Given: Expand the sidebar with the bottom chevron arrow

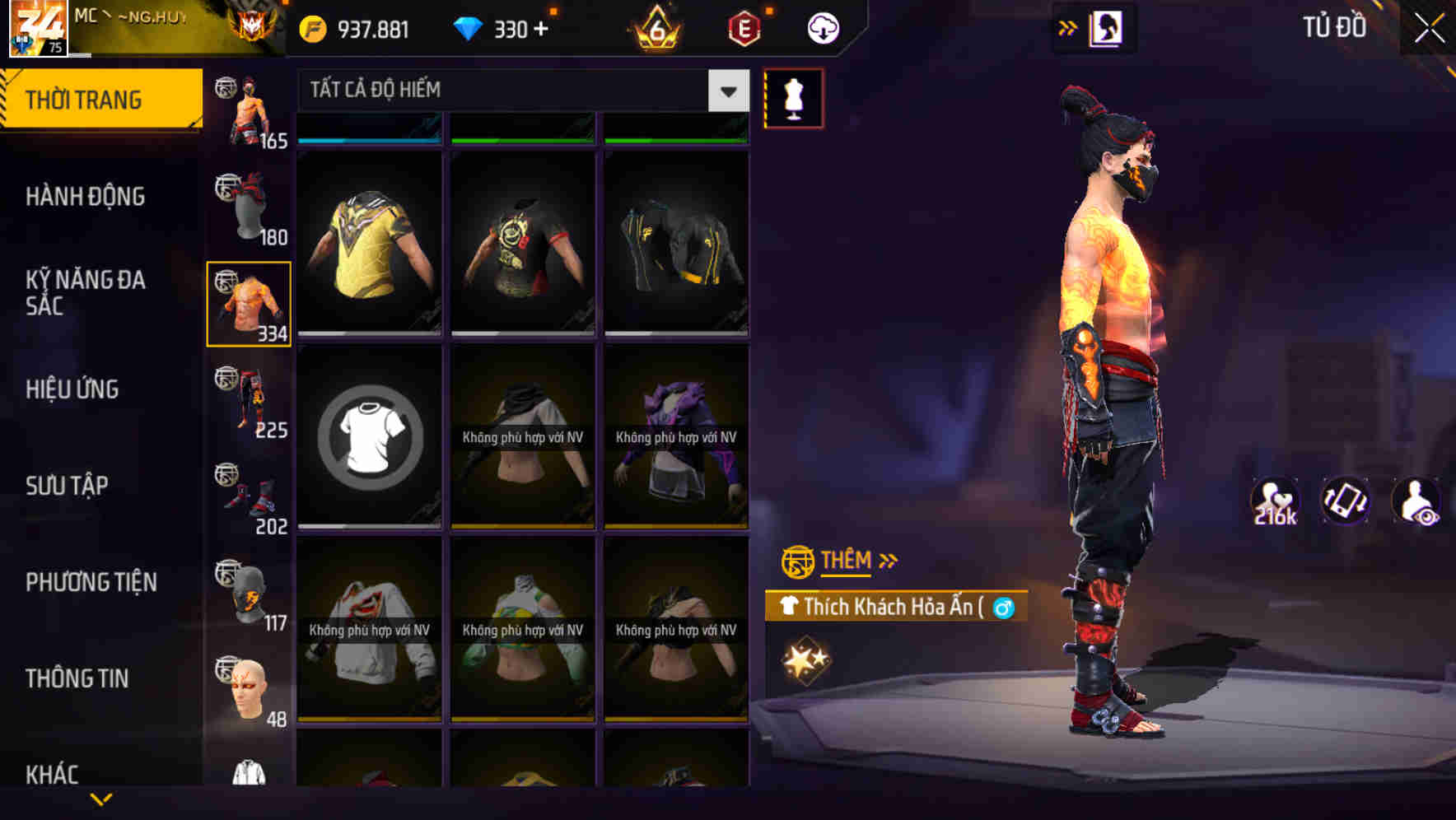Looking at the screenshot, I should (100, 798).
